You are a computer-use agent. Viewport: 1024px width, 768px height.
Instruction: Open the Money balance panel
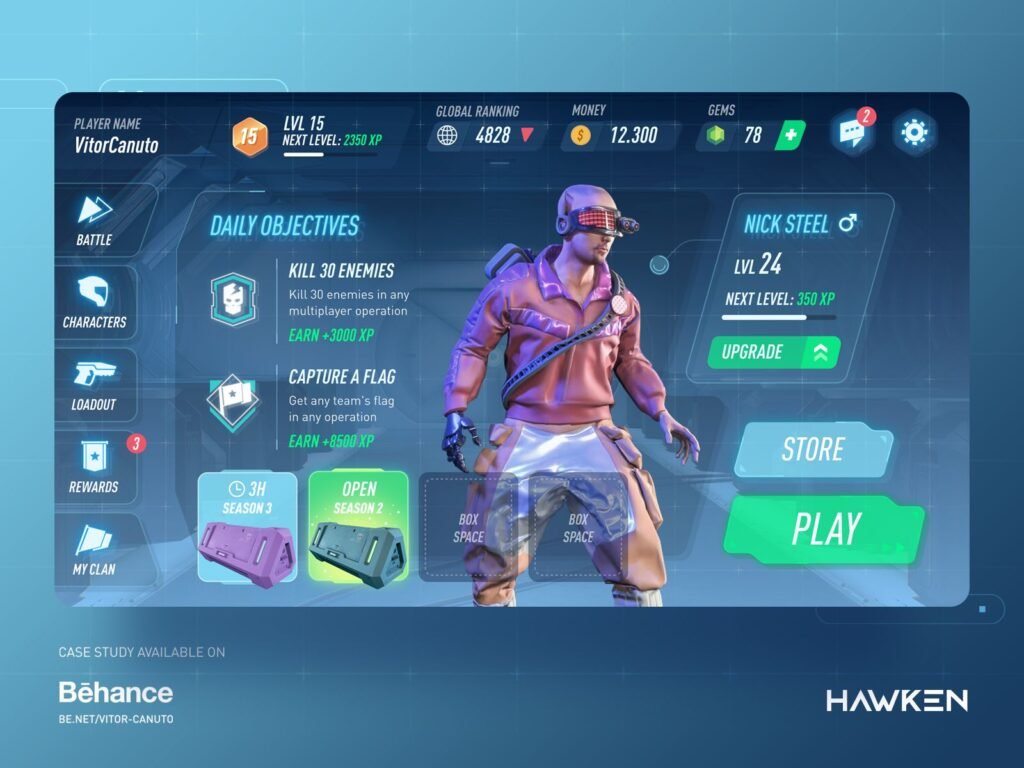point(620,135)
